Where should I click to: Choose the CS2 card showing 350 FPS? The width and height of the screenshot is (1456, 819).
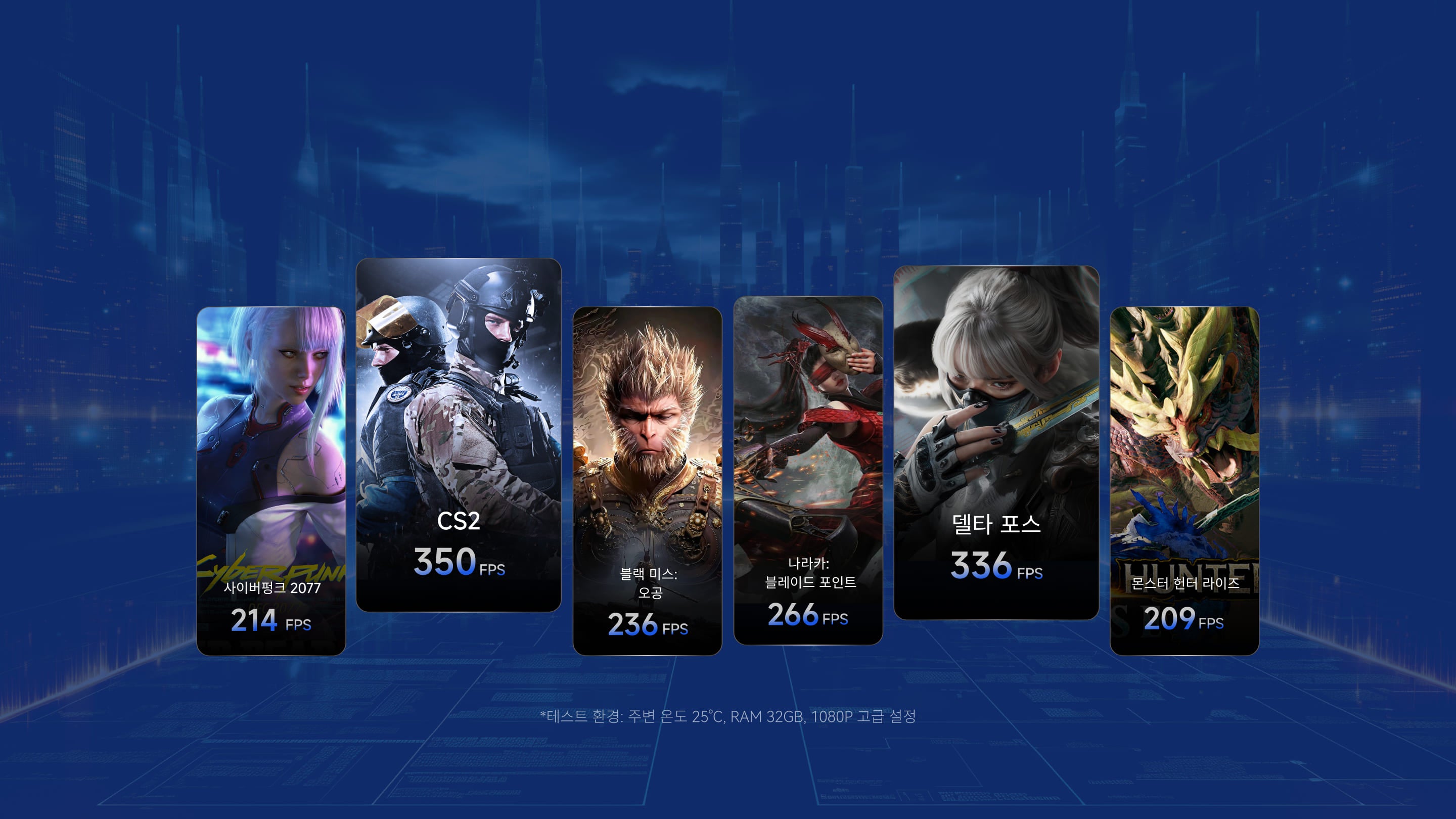tap(459, 434)
